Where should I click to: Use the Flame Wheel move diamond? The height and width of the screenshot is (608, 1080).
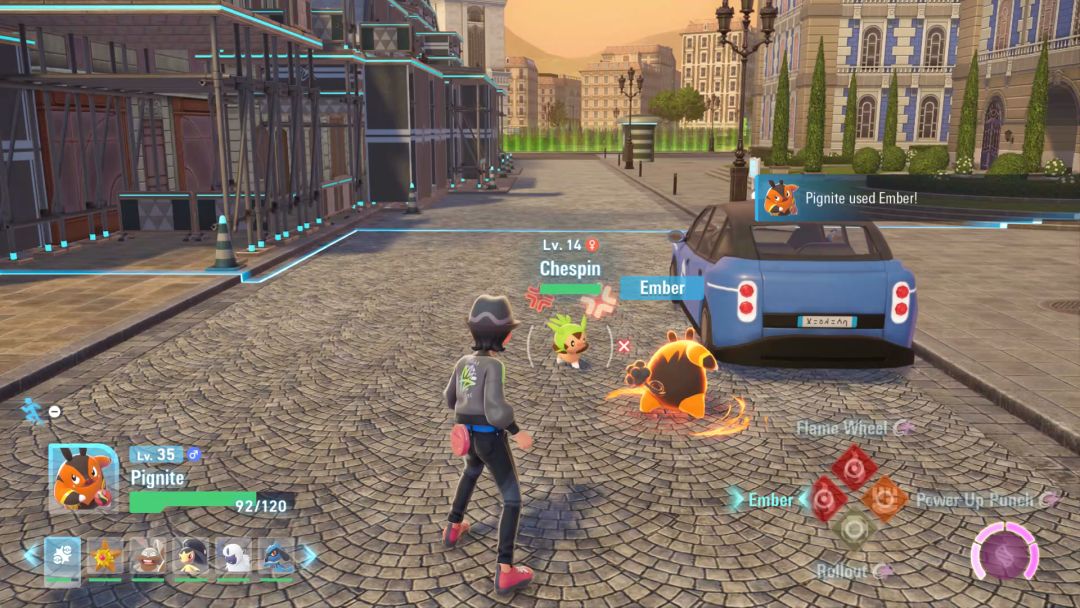[x=853, y=466]
